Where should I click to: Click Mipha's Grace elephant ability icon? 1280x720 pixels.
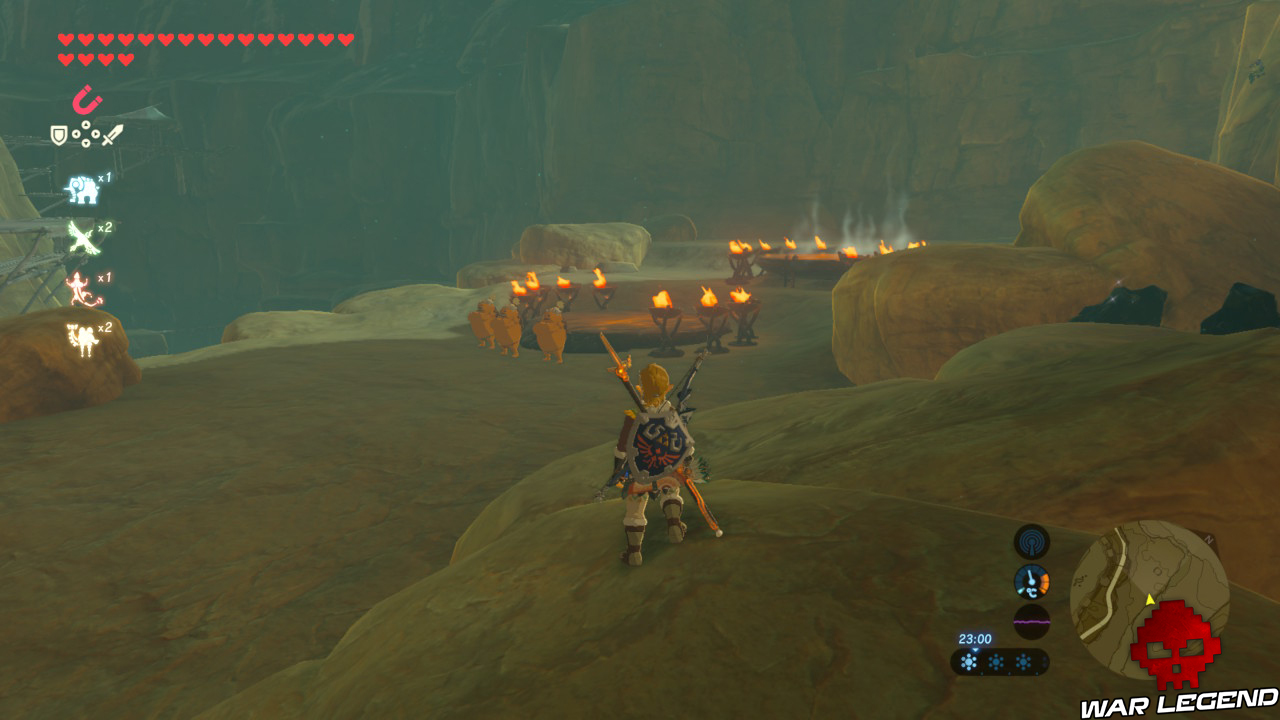[x=81, y=189]
